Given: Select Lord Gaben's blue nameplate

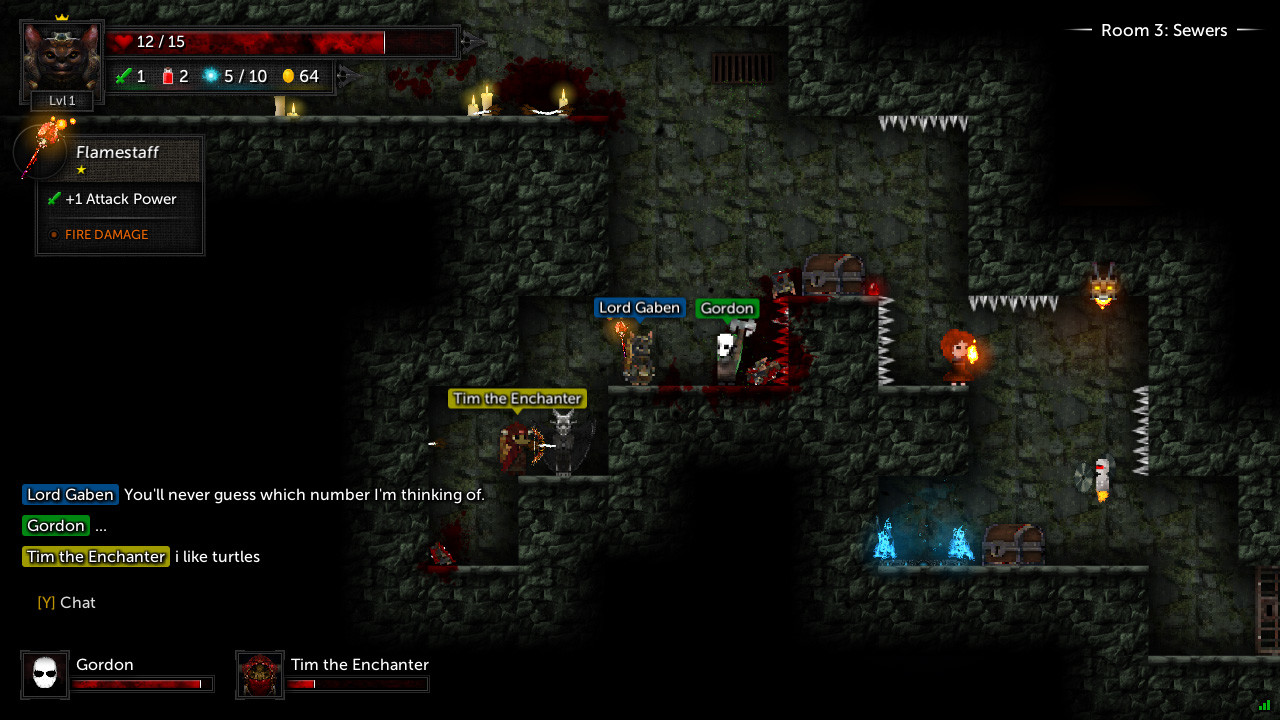Looking at the screenshot, I should tap(639, 308).
